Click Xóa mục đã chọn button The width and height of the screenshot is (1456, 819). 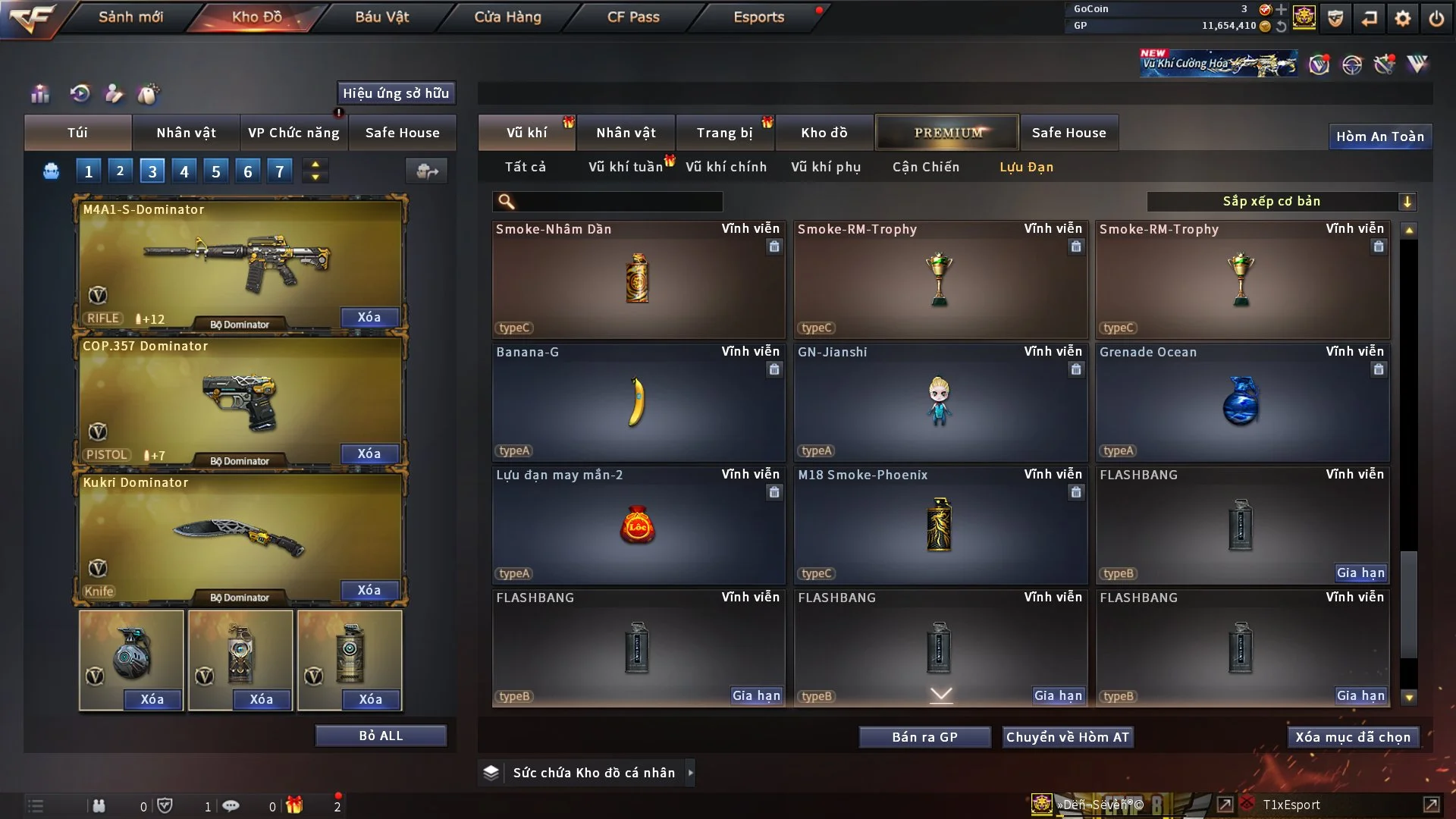pos(1352,737)
